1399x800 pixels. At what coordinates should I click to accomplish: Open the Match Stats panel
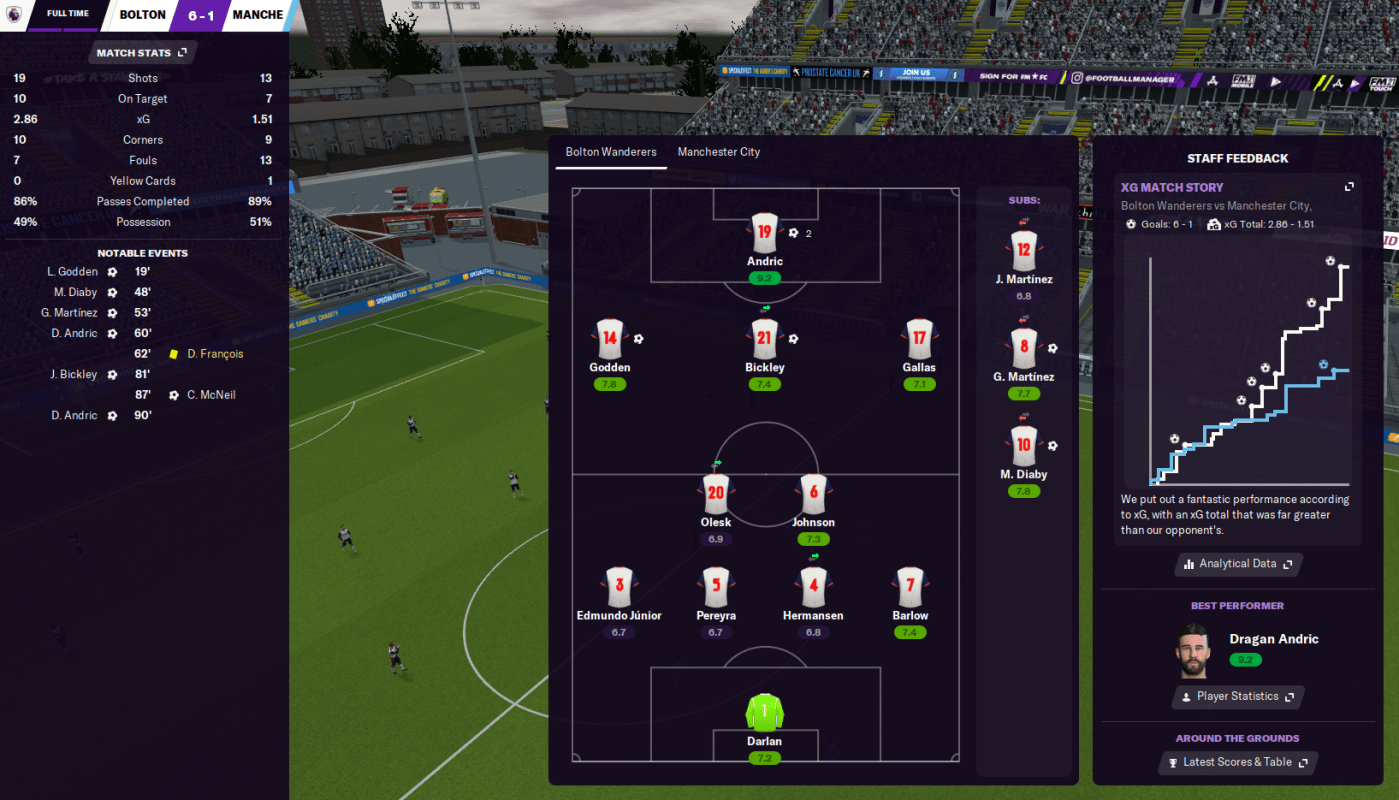(x=141, y=53)
